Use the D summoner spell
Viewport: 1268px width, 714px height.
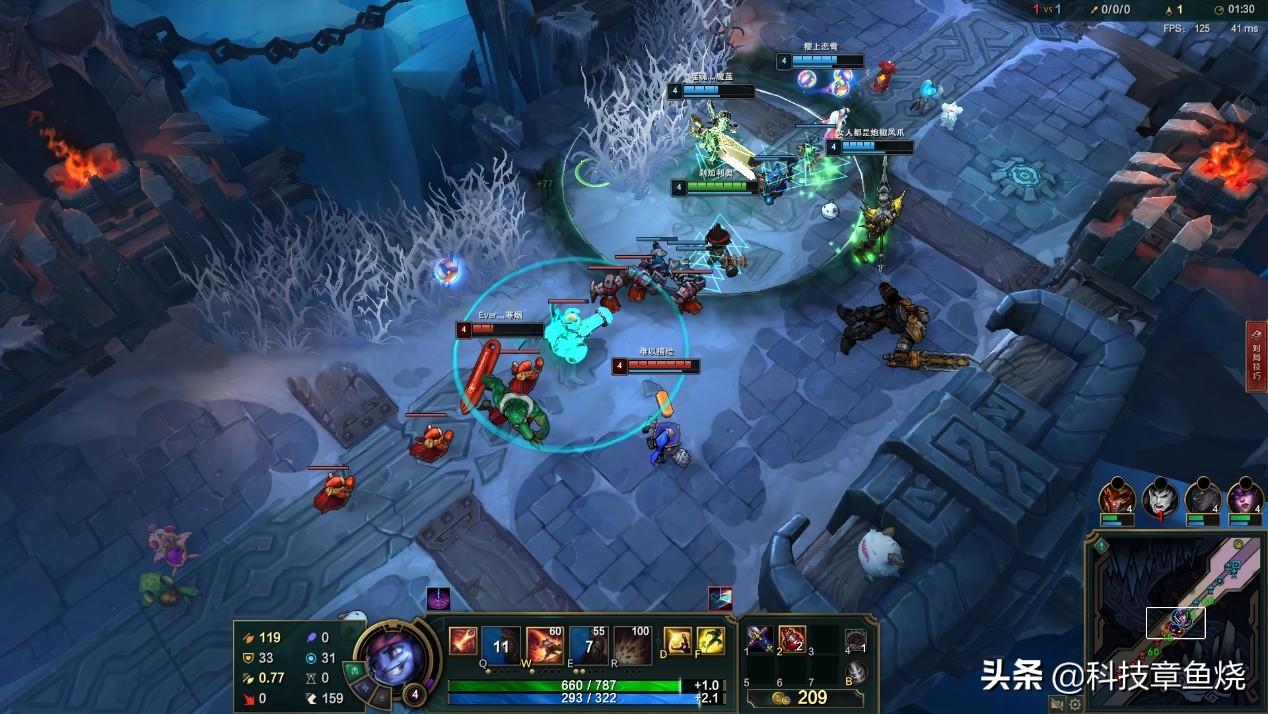[678, 641]
